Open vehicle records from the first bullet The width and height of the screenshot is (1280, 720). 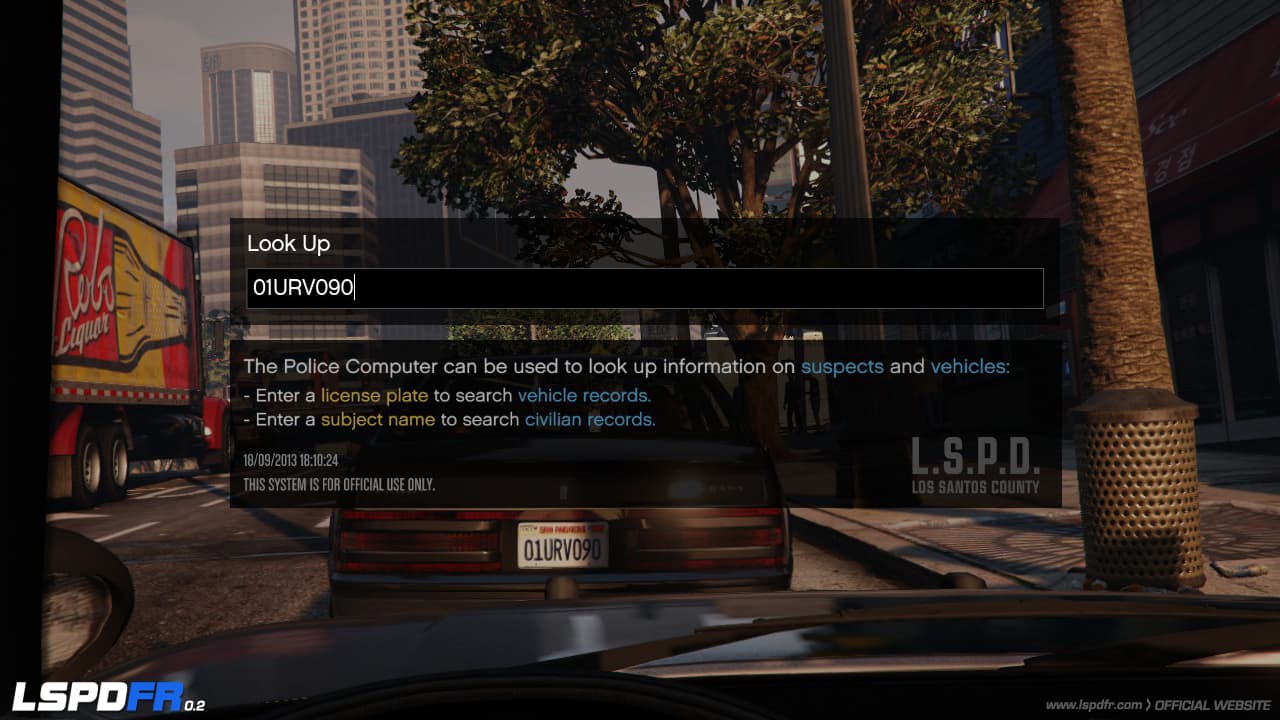pyautogui.click(x=583, y=395)
